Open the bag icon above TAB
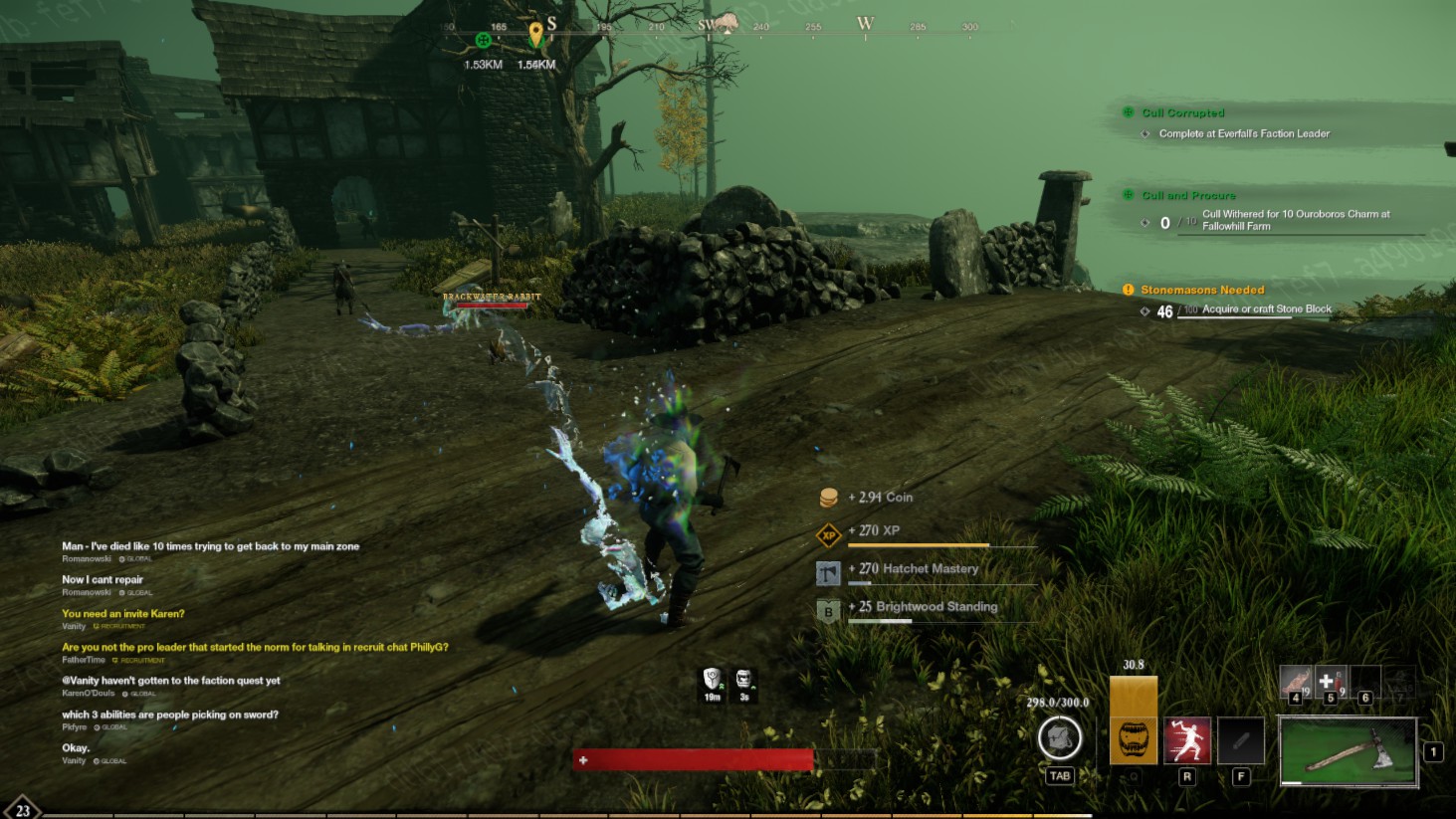The width and height of the screenshot is (1456, 819). (1059, 738)
